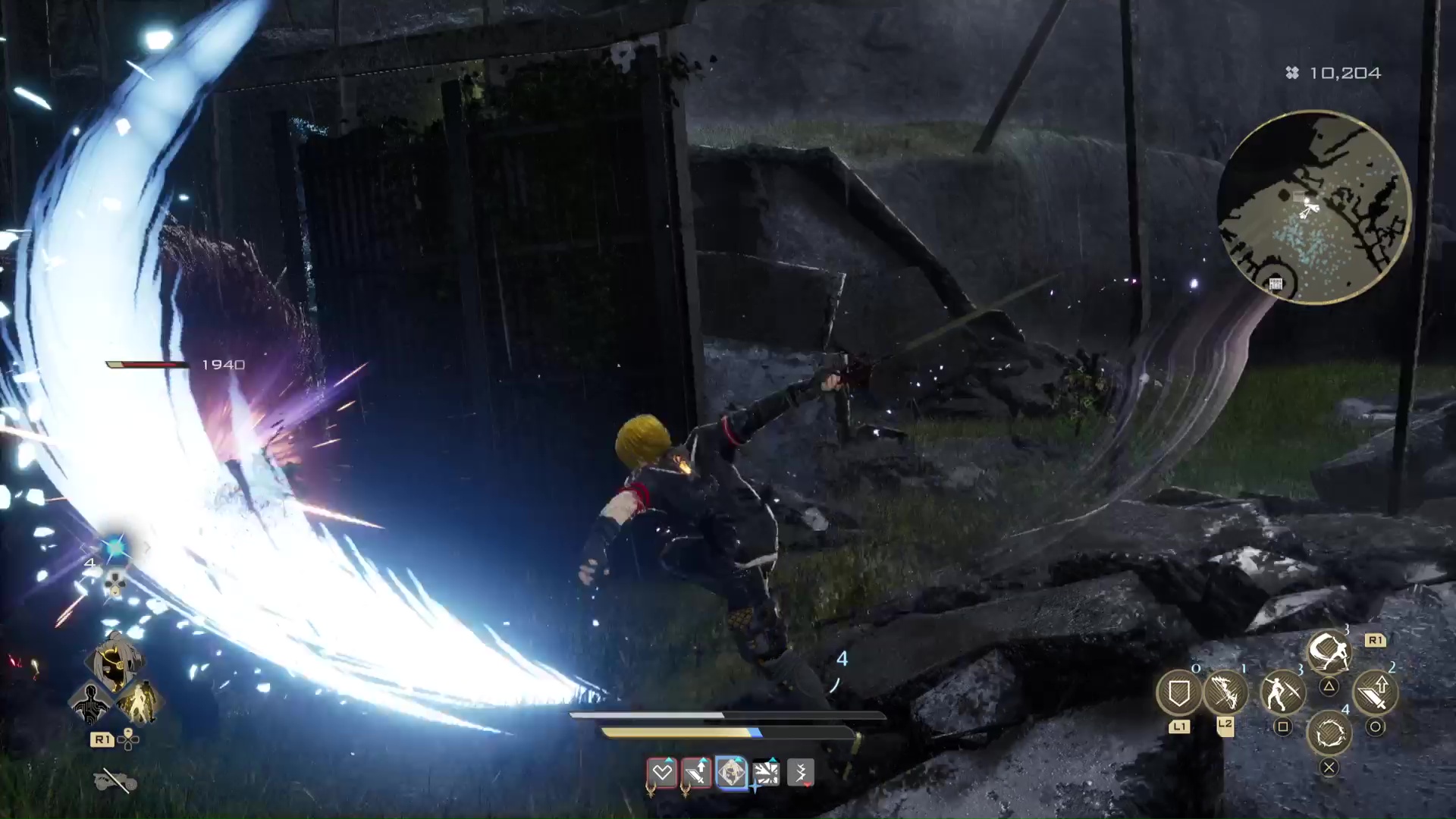Select the glowing blue star item
This screenshot has width=1456, height=819.
[x=115, y=548]
